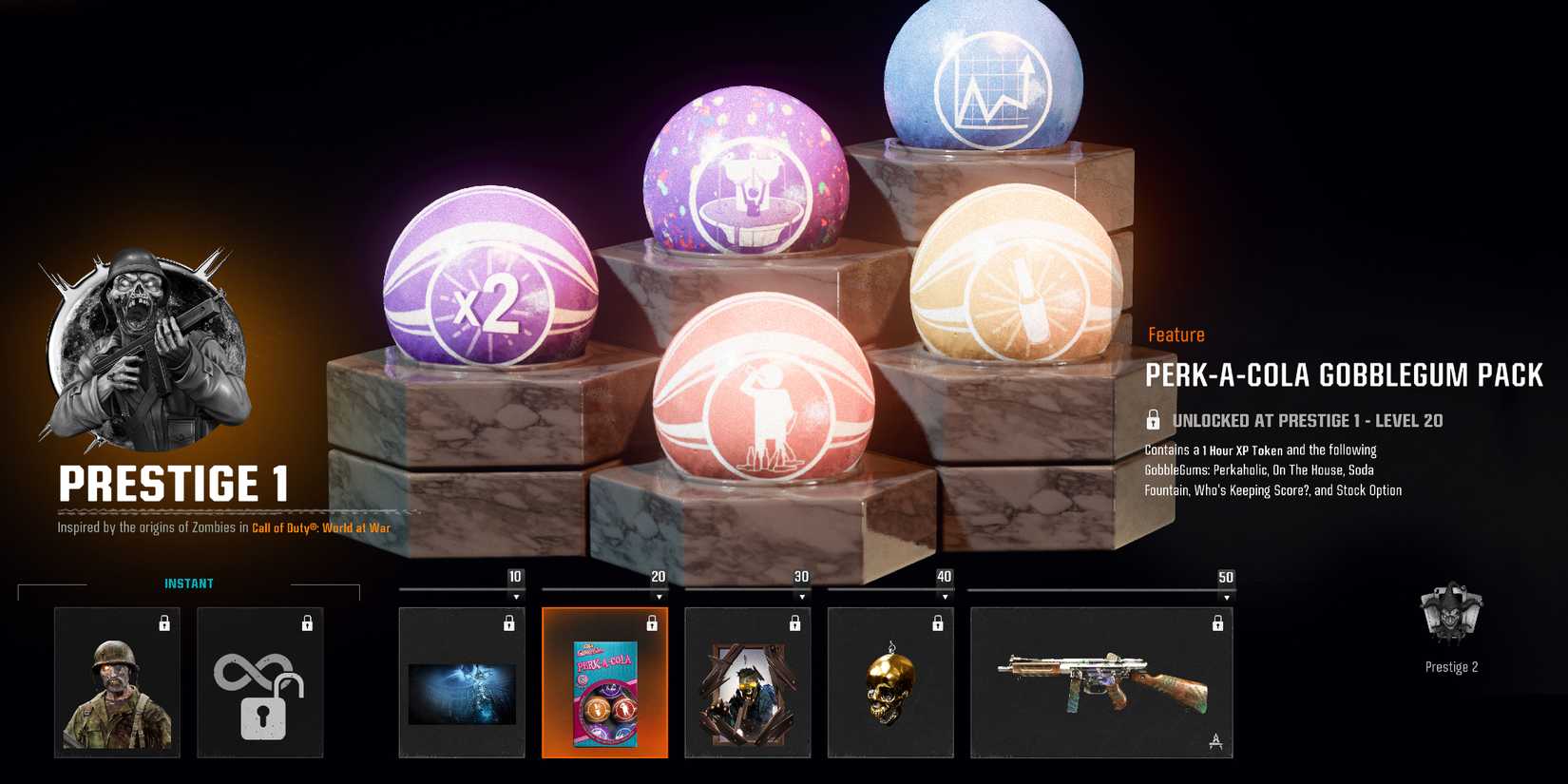Pick the level 30 emblem reward tile
Viewport: 1568px width, 784px height.
coord(748,682)
